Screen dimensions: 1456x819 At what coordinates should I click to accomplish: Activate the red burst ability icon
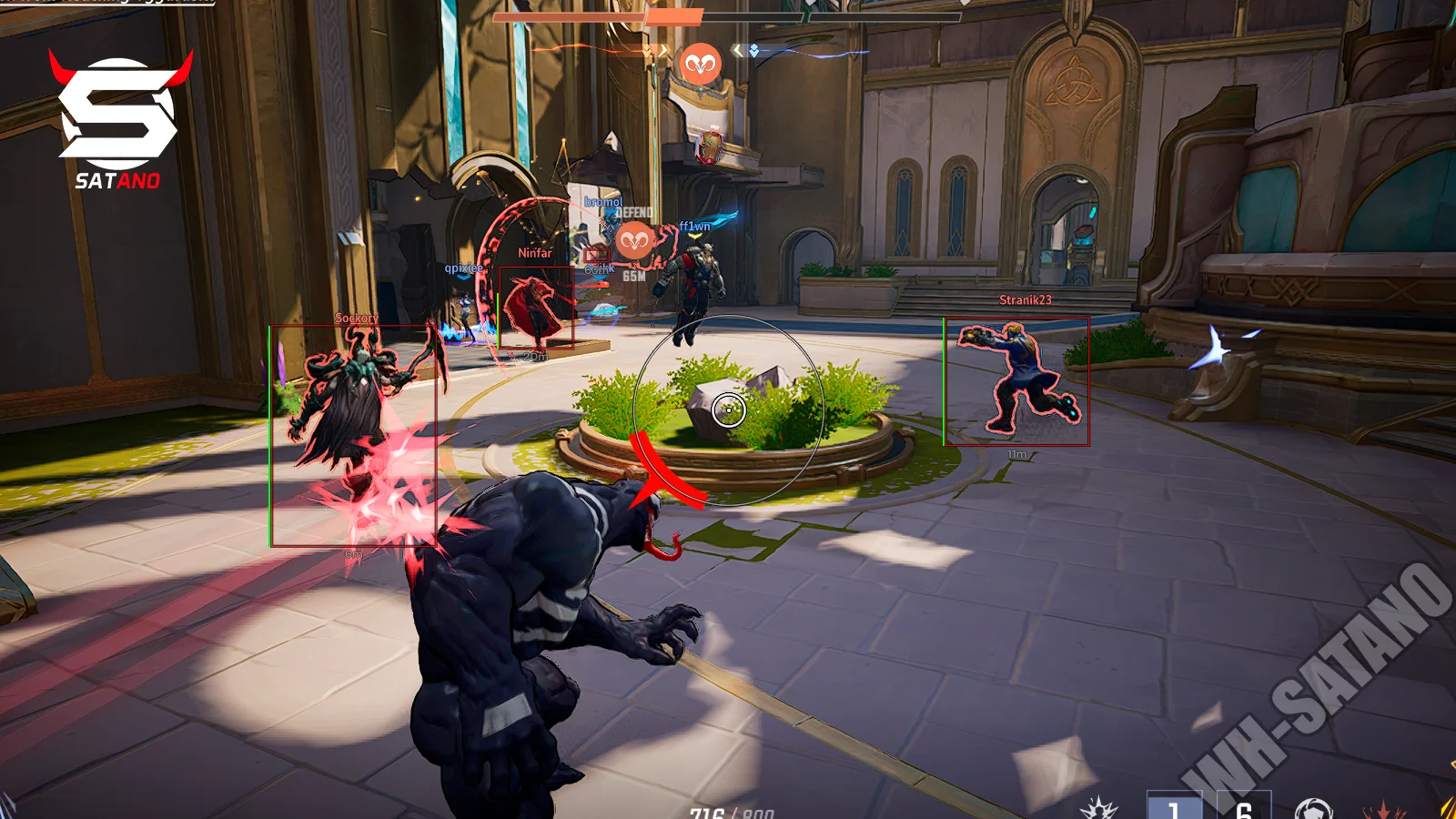coord(1383,809)
